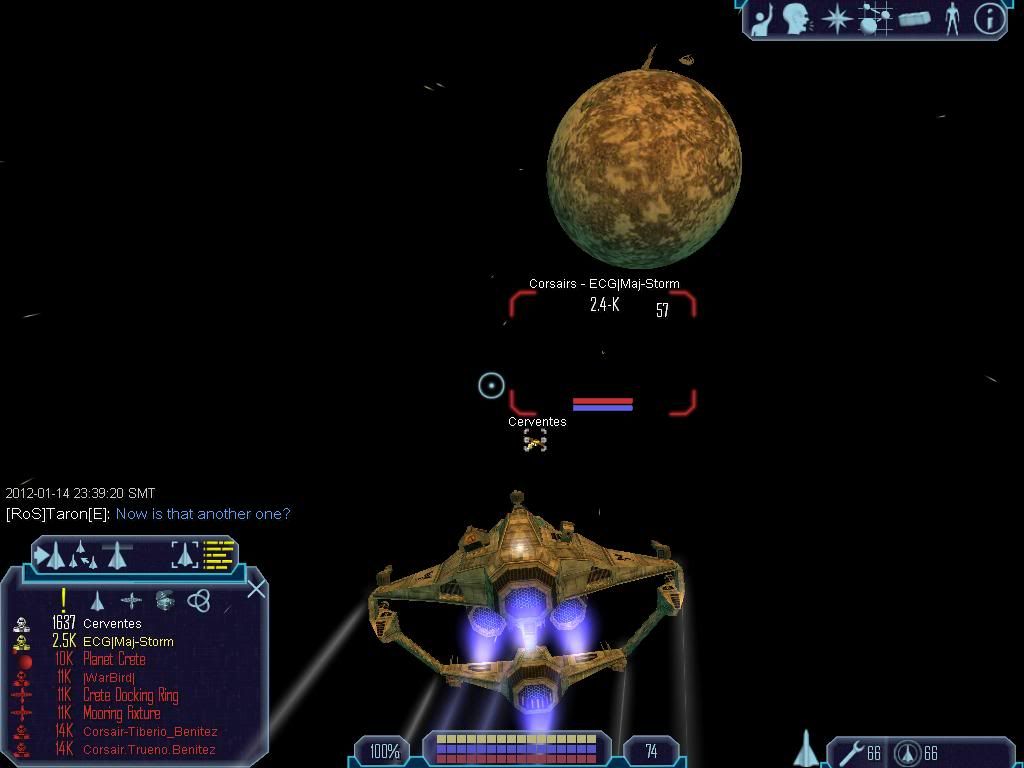Open the chat talking-head icon
This screenshot has height=768, width=1024.
point(797,19)
